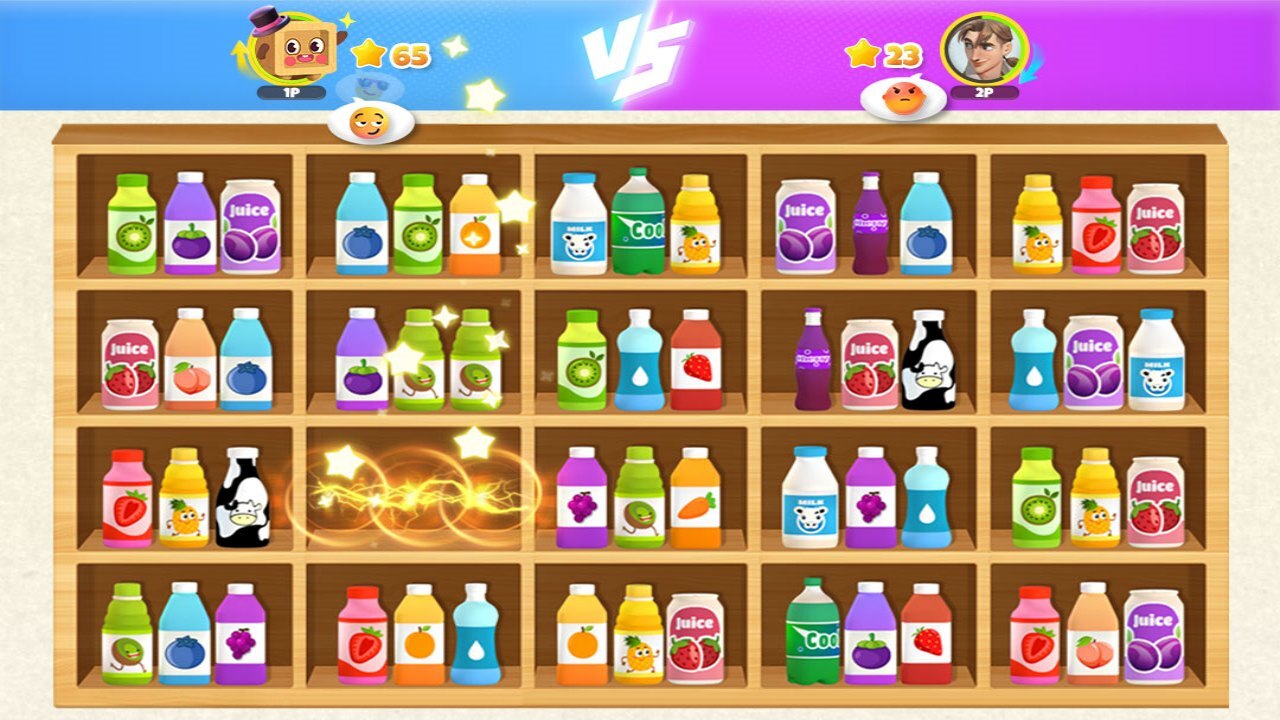Select the milk bottle next to purple juice can

pos(1157,360)
